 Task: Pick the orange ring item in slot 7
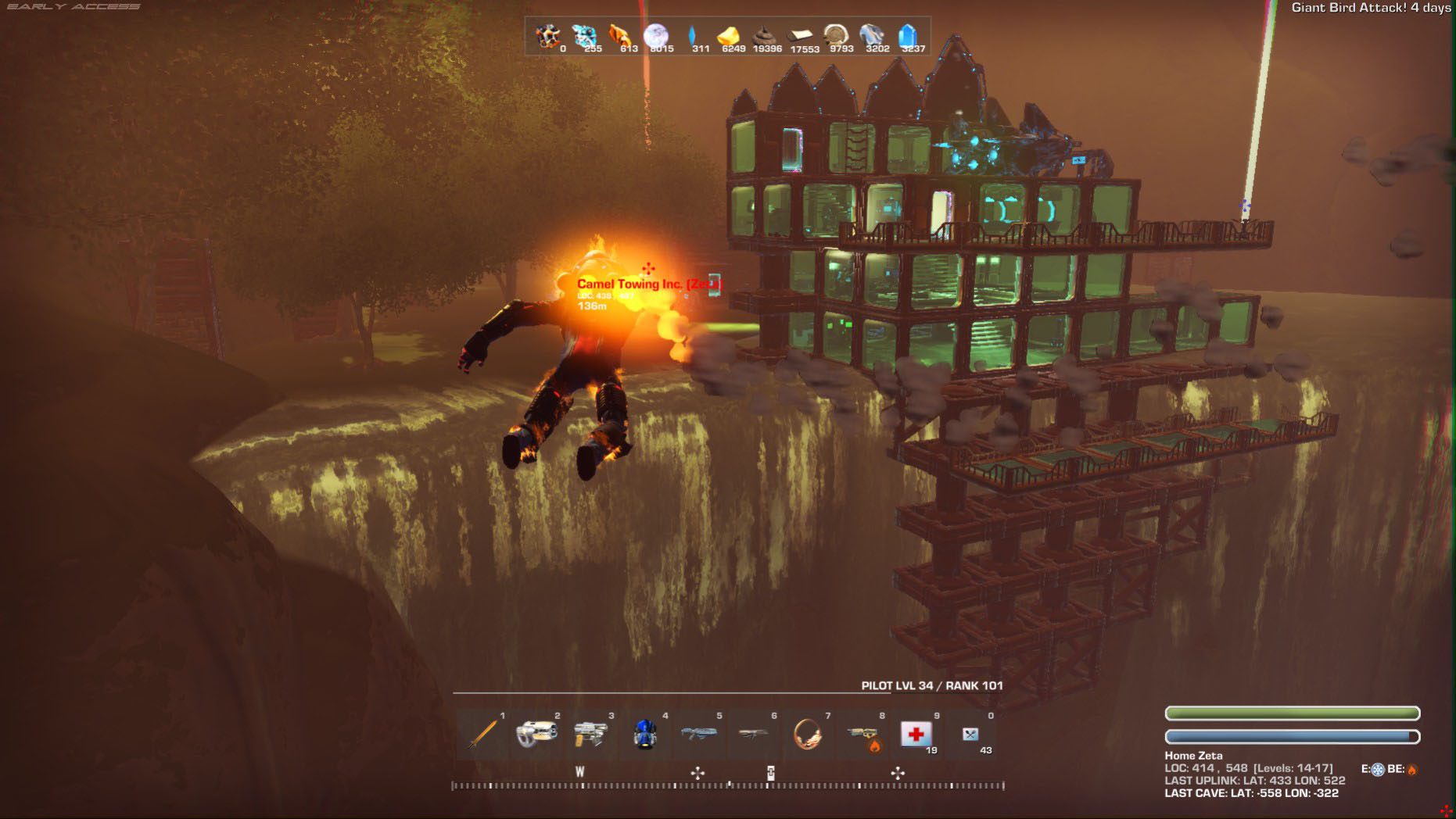click(x=807, y=734)
